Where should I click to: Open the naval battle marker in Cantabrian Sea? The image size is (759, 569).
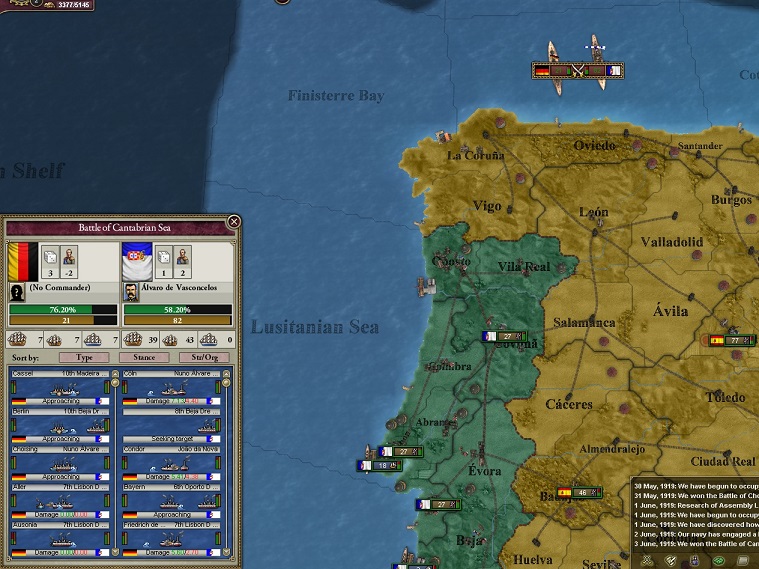coord(578,71)
